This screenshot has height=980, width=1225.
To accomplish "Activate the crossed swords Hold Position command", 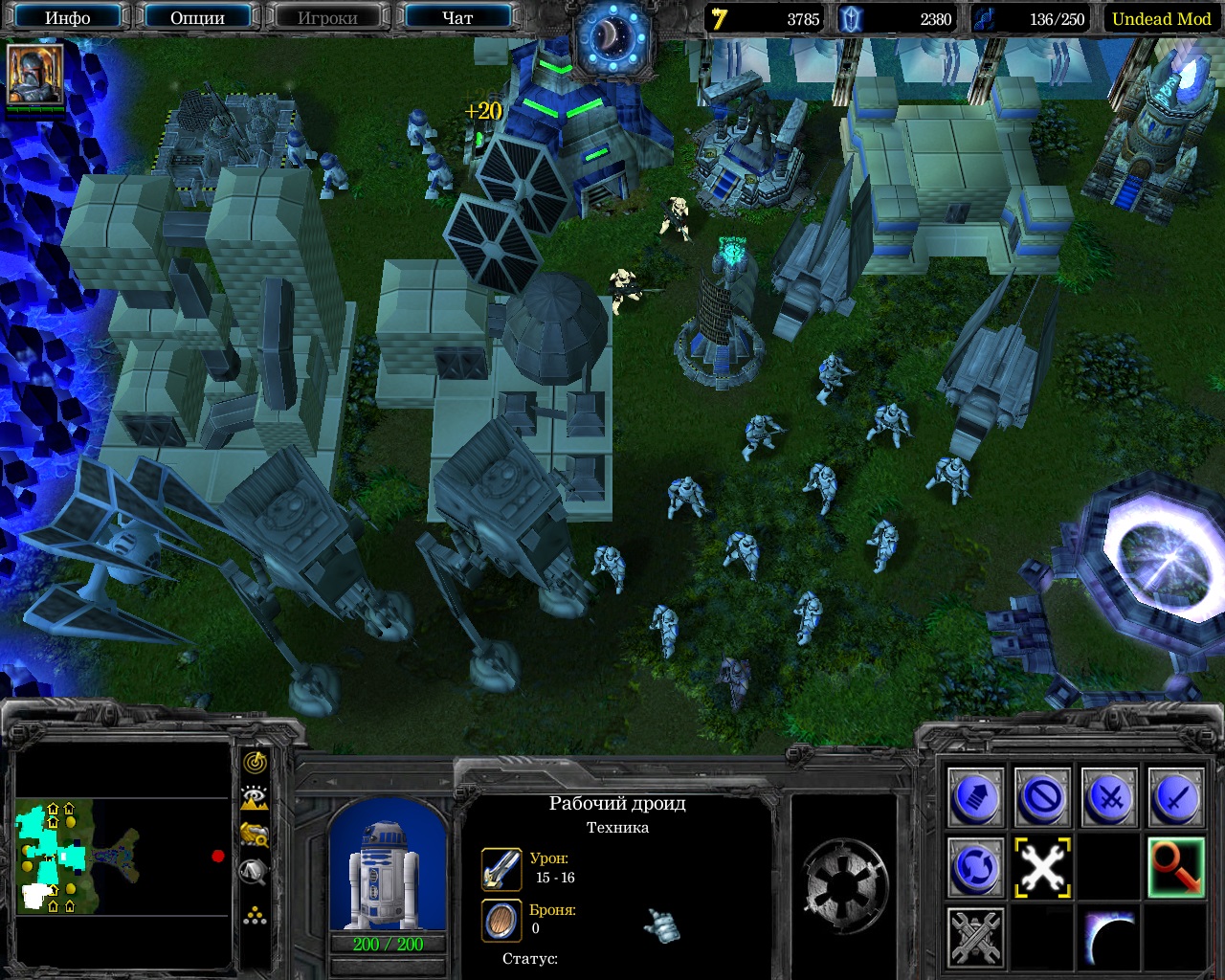I will coord(1109,797).
